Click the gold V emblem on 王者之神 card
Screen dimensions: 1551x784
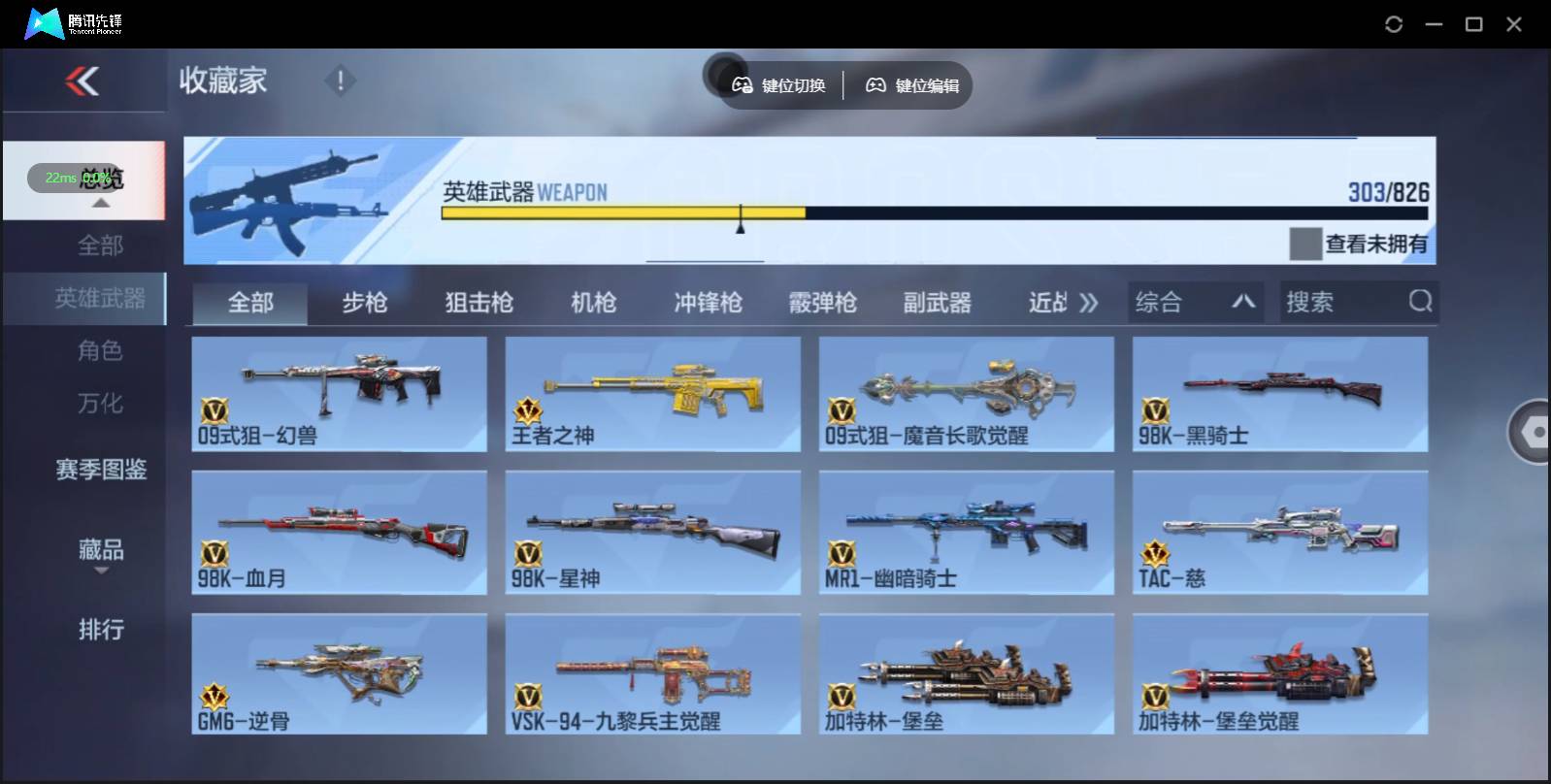coord(527,409)
